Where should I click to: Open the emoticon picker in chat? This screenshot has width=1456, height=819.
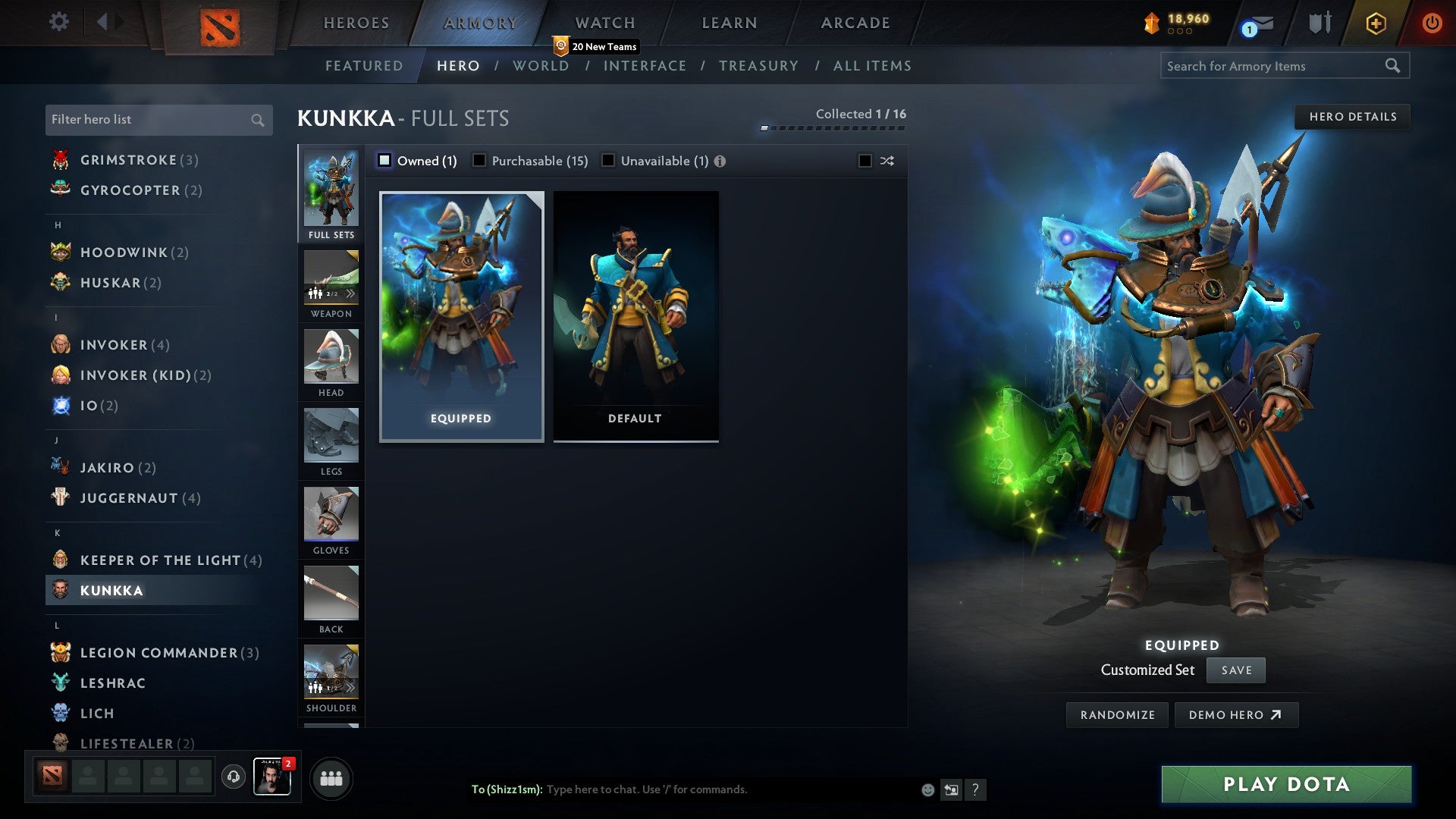[x=927, y=789]
